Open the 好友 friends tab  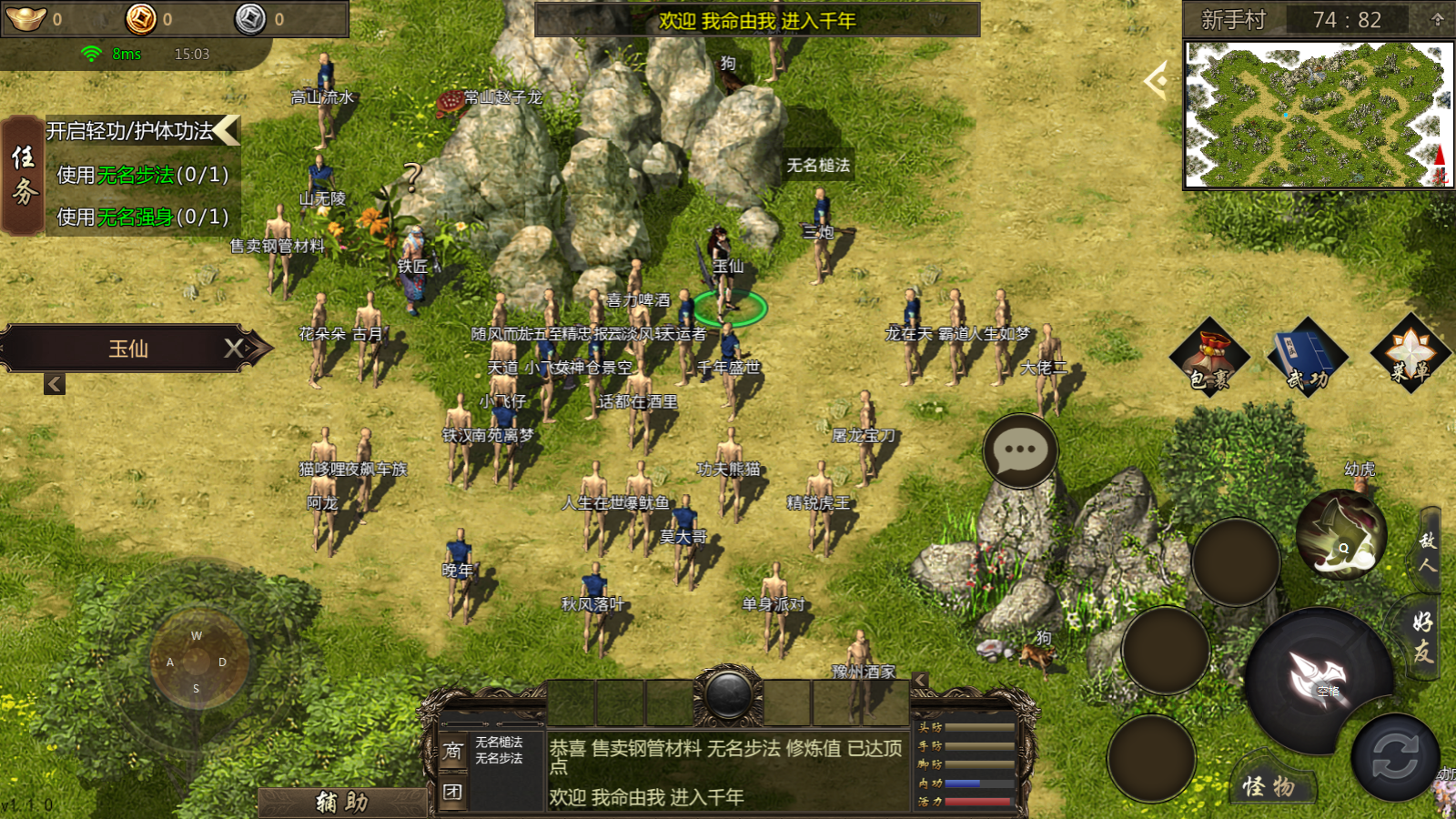tap(1423, 637)
